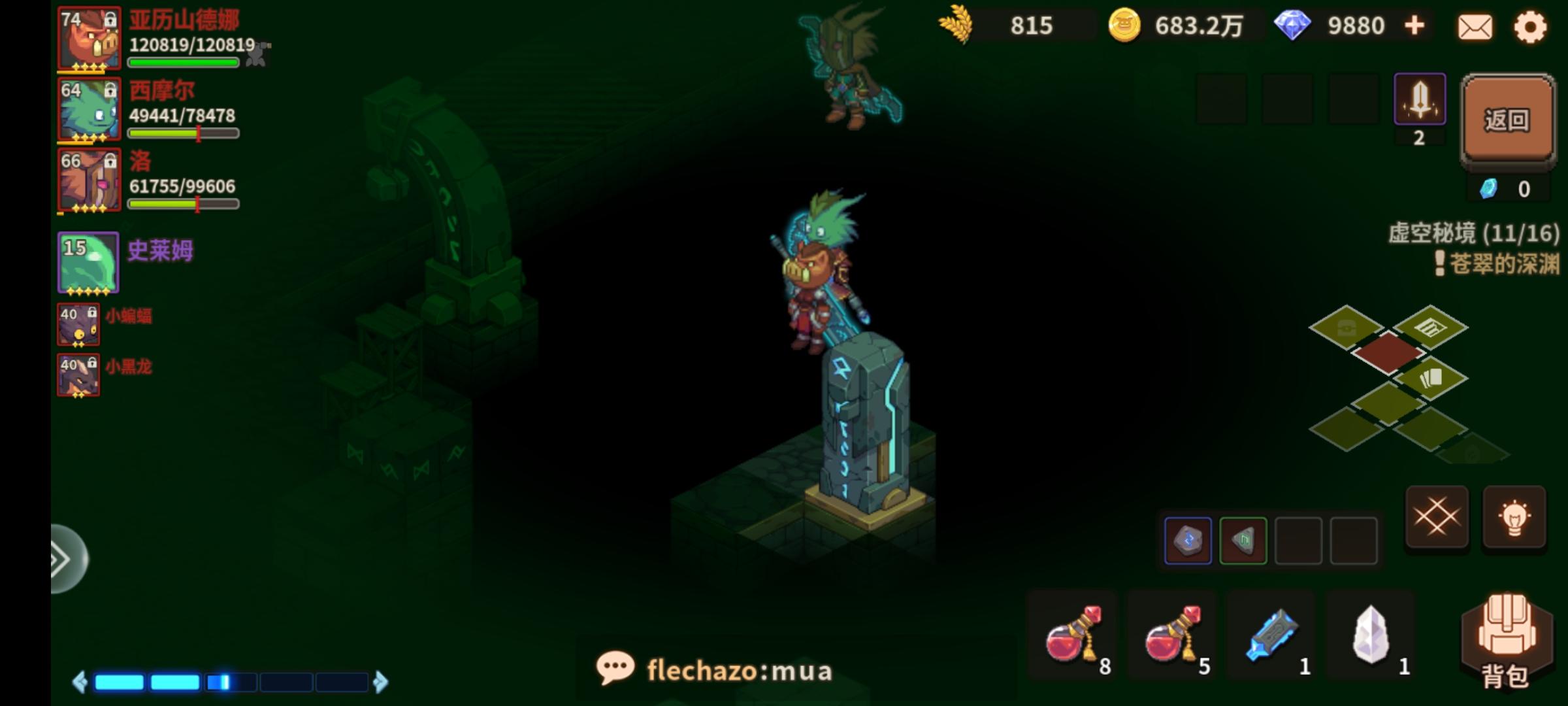Click 洛's health bar
1568x706 pixels.
click(x=183, y=204)
